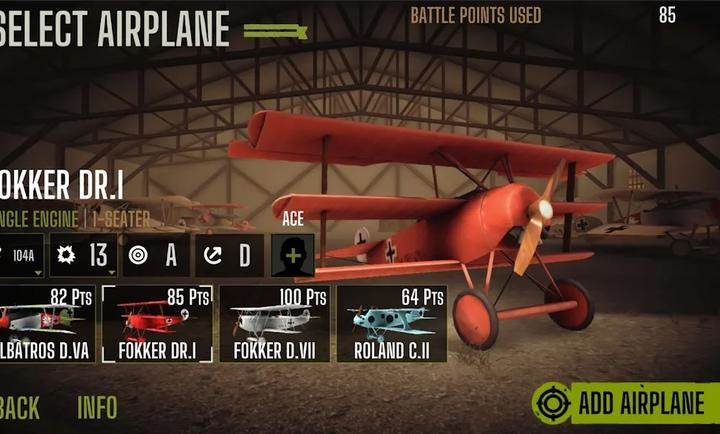Choose the Fokker Dr.I airplane card
The height and width of the screenshot is (434, 720).
click(157, 324)
